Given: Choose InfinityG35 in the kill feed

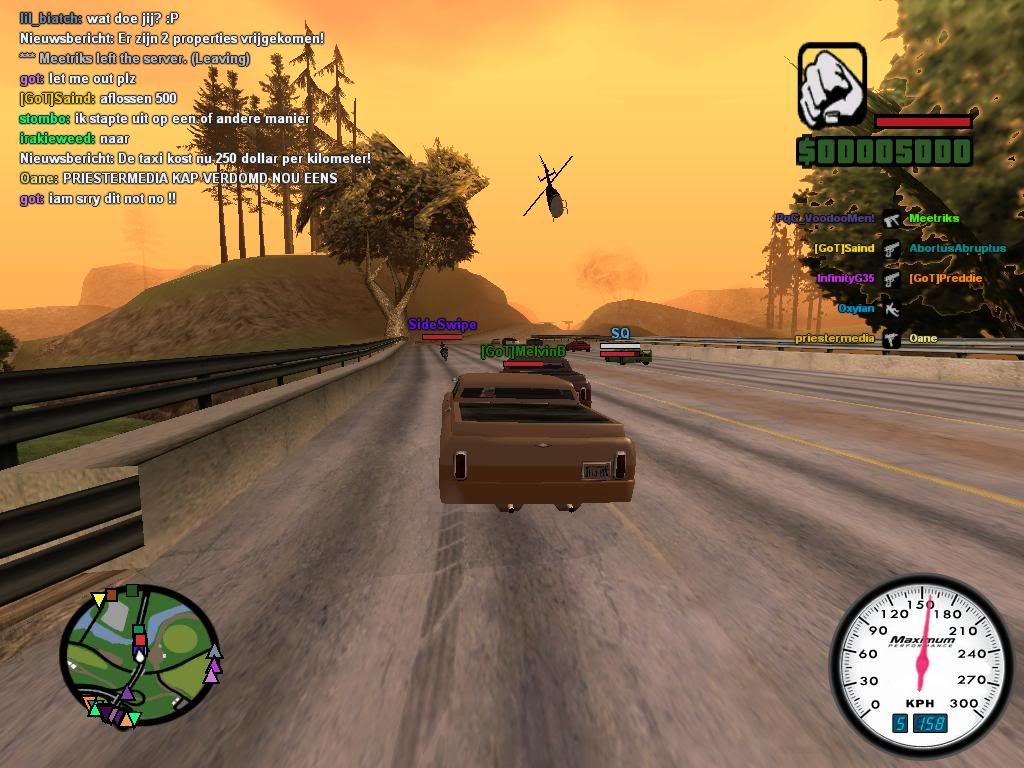Looking at the screenshot, I should pos(845,278).
